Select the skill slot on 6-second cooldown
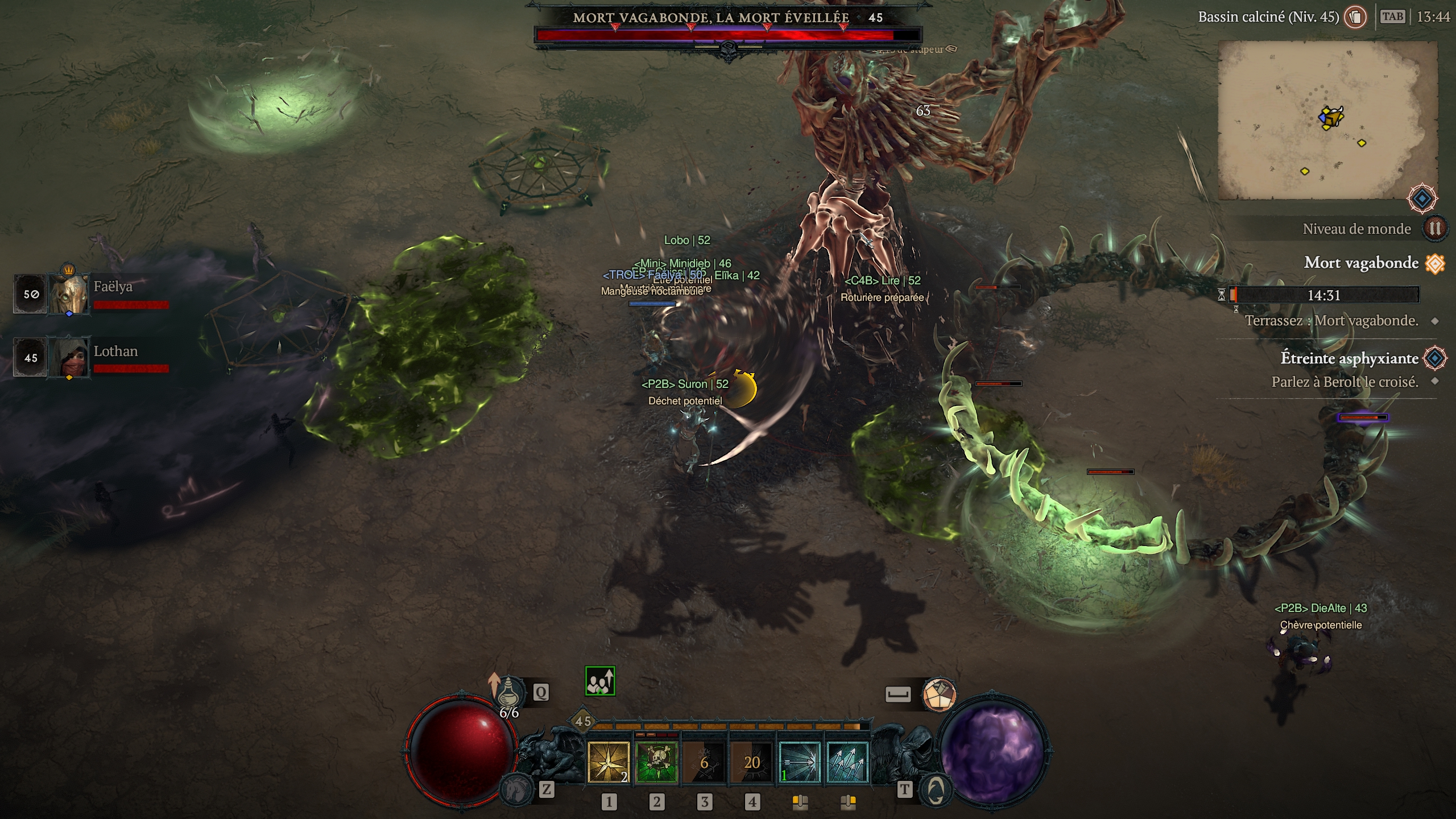Viewport: 1456px width, 819px height. [x=705, y=762]
